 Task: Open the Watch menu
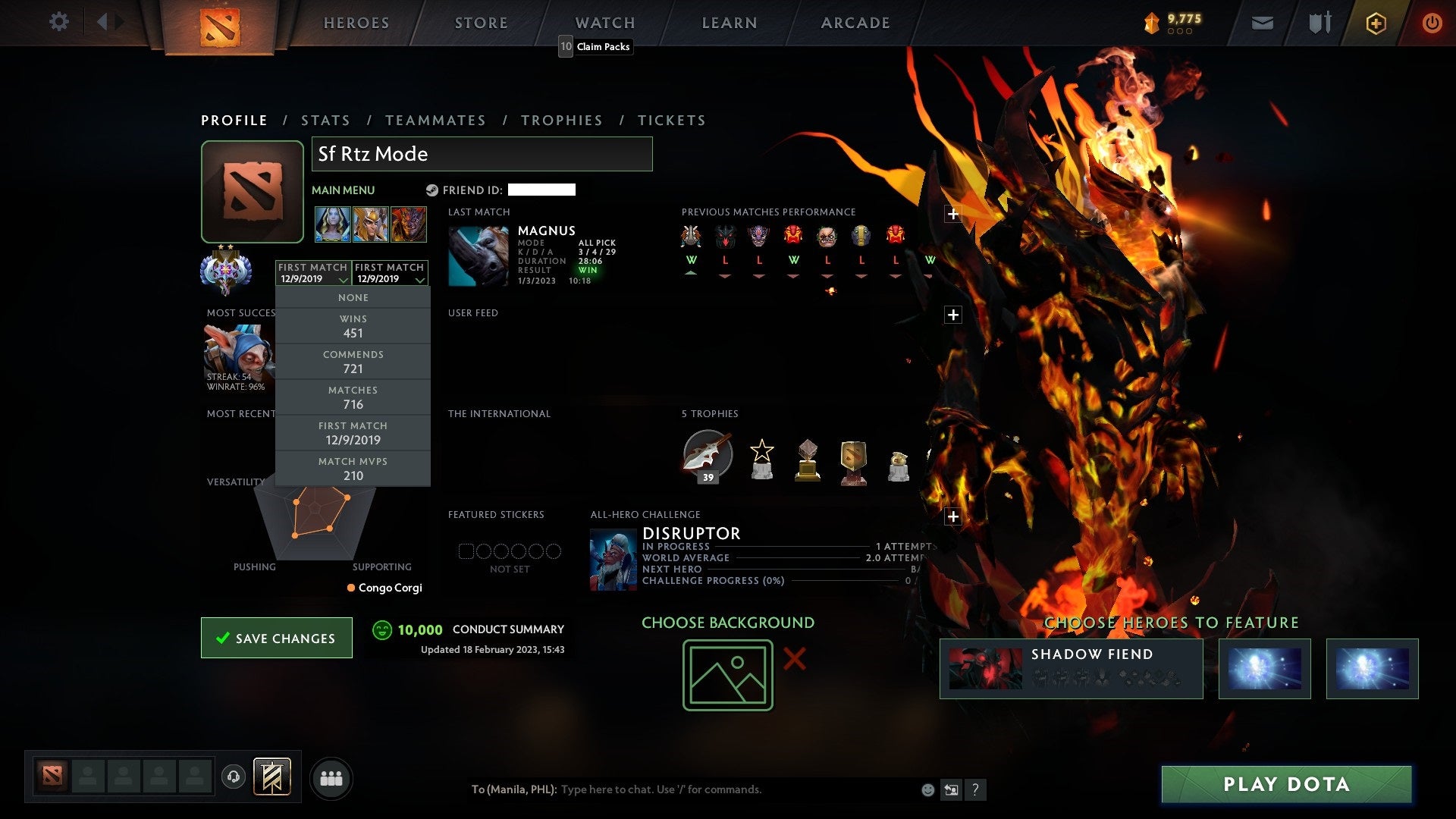pos(605,24)
